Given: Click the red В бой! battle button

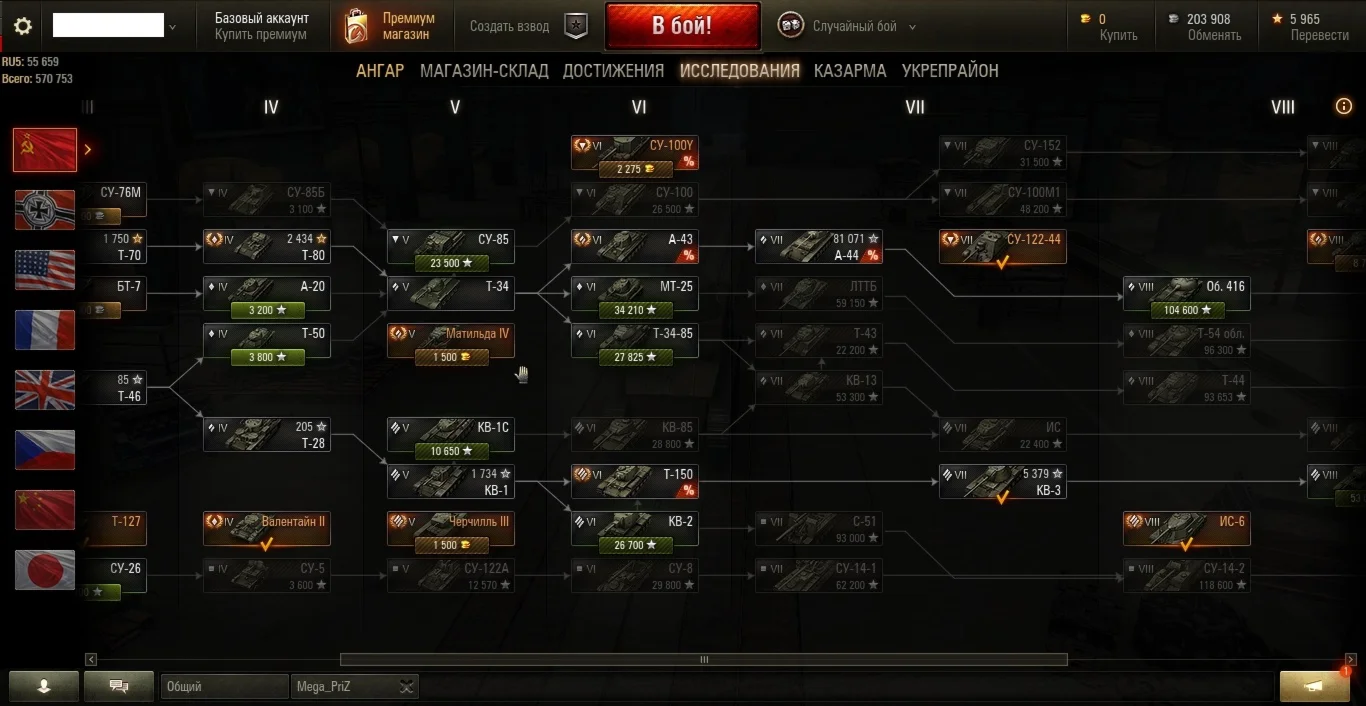Looking at the screenshot, I should 682,26.
